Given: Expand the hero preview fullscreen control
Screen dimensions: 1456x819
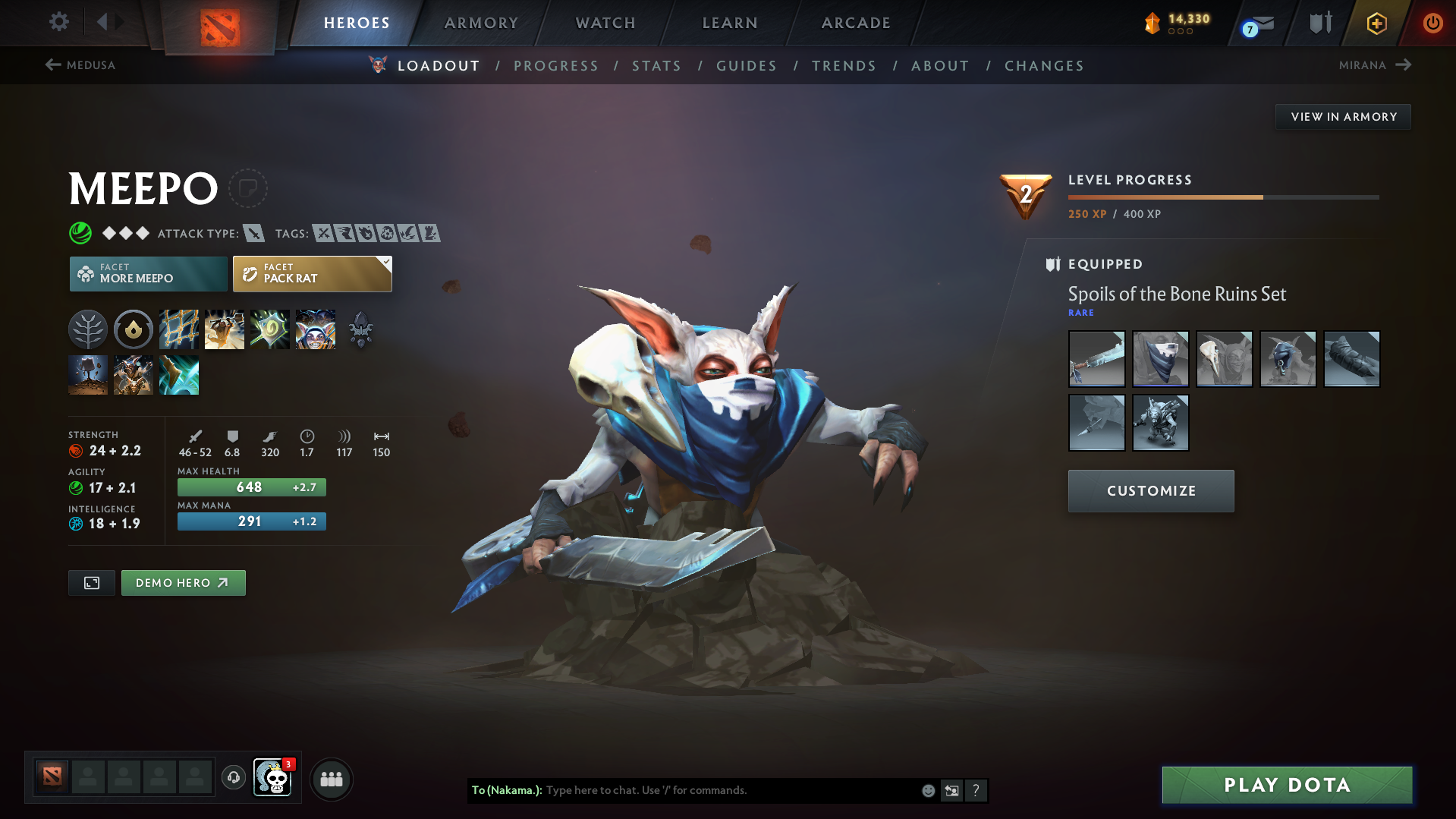Looking at the screenshot, I should pyautogui.click(x=91, y=583).
